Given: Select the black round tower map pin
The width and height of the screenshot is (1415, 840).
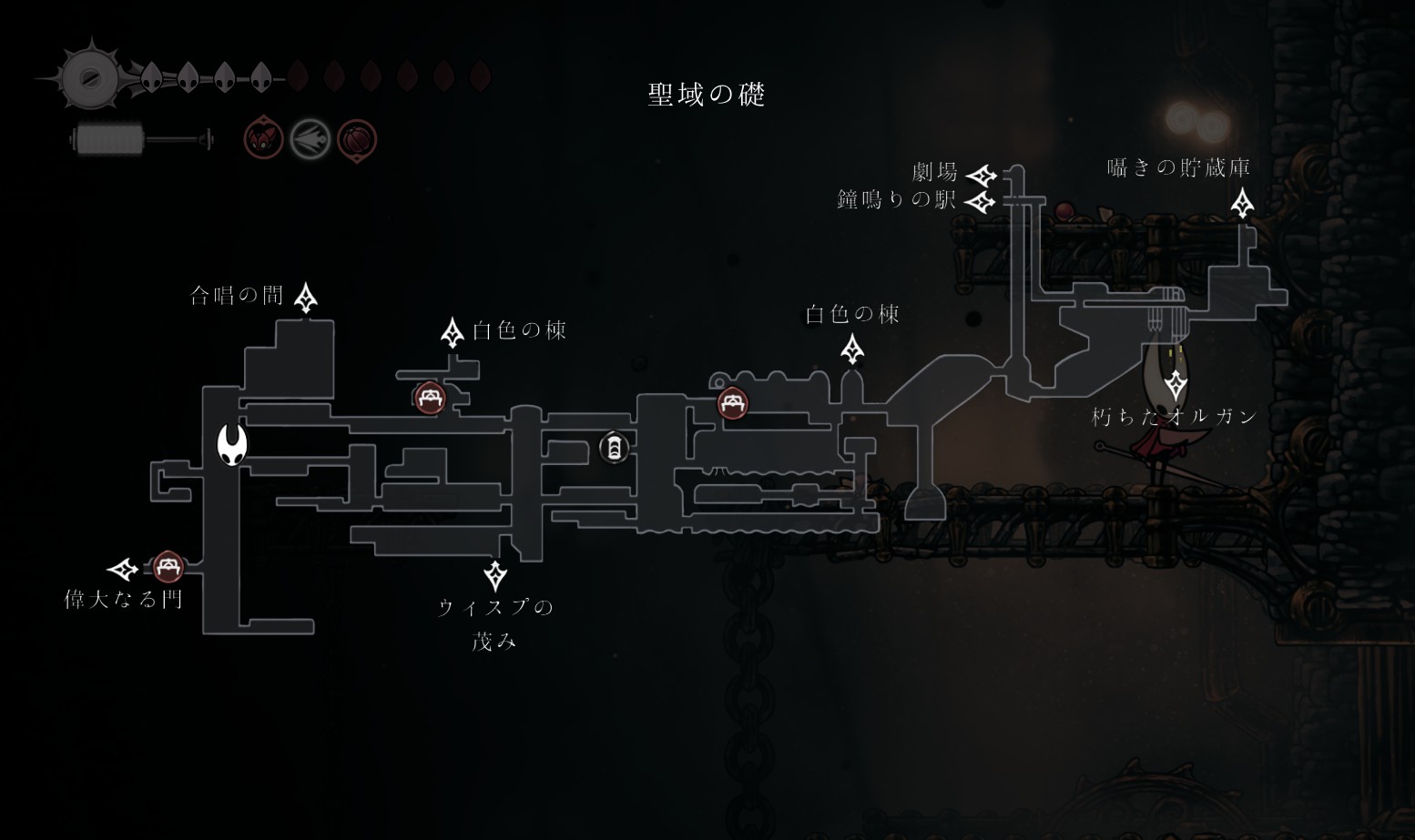Looking at the screenshot, I should (x=615, y=447).
